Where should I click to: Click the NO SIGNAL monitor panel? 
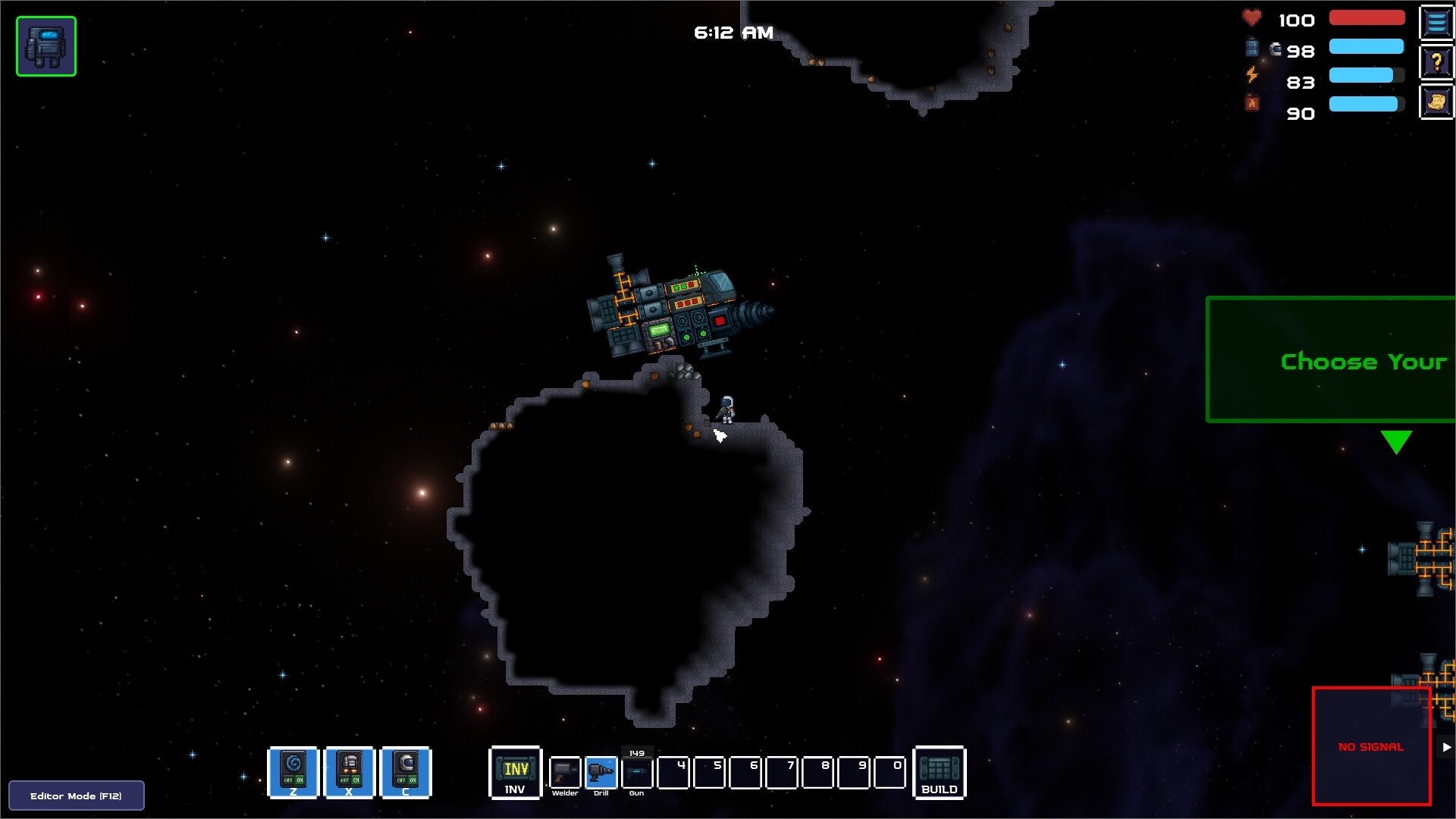pyautogui.click(x=1371, y=746)
